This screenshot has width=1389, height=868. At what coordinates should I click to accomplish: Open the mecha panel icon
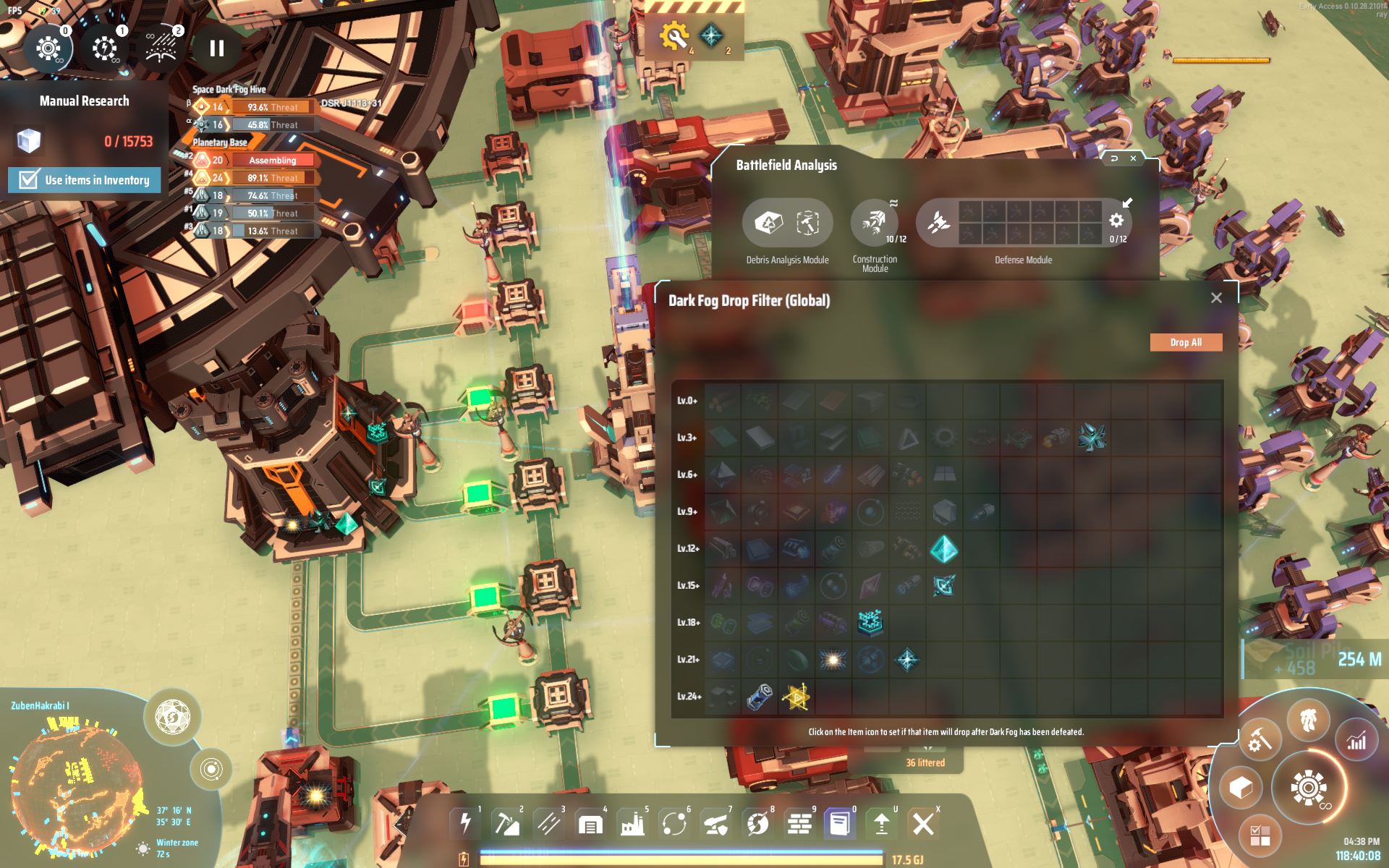click(x=1308, y=720)
